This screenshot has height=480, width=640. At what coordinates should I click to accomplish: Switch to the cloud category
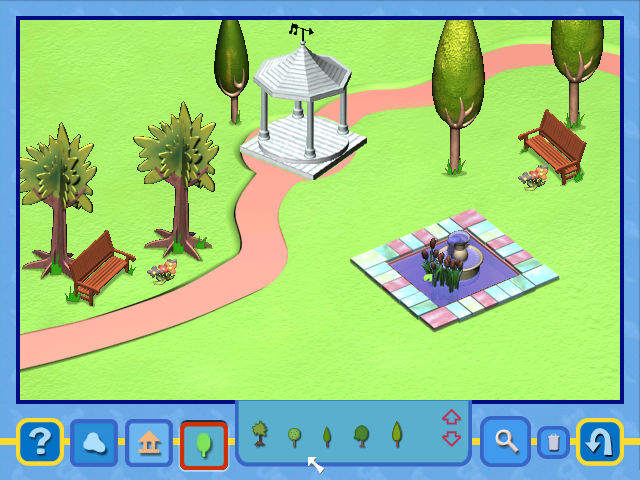click(x=94, y=443)
